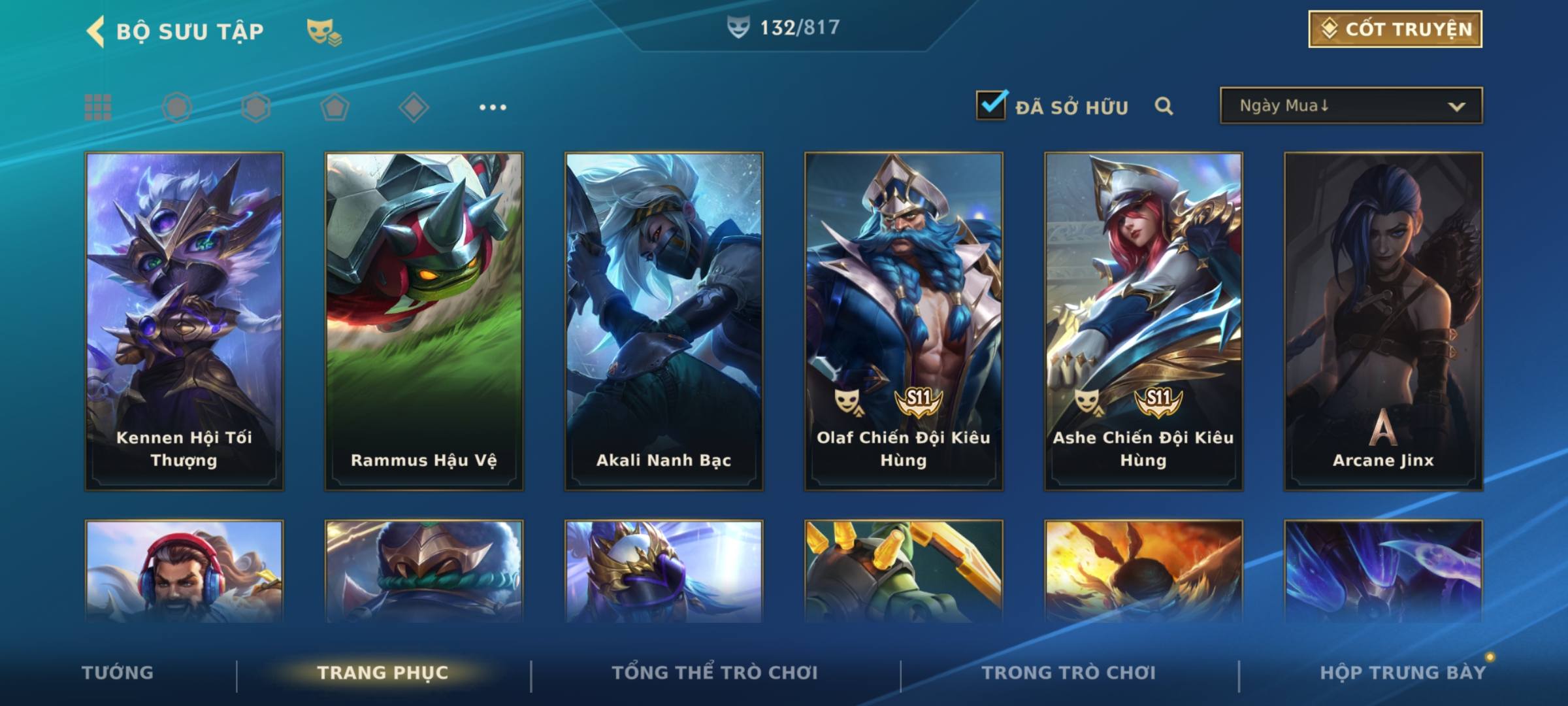Viewport: 1568px width, 706px height.
Task: Toggle the Đã Sở Hữu checkbox
Action: tap(991, 105)
